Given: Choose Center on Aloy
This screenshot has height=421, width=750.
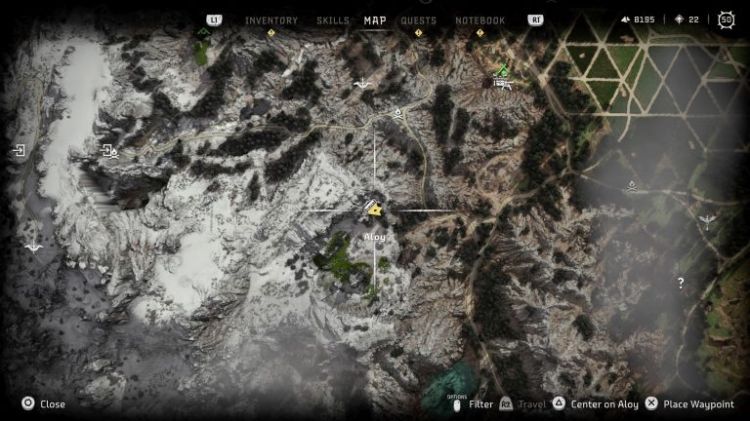Looking at the screenshot, I should tap(595, 404).
